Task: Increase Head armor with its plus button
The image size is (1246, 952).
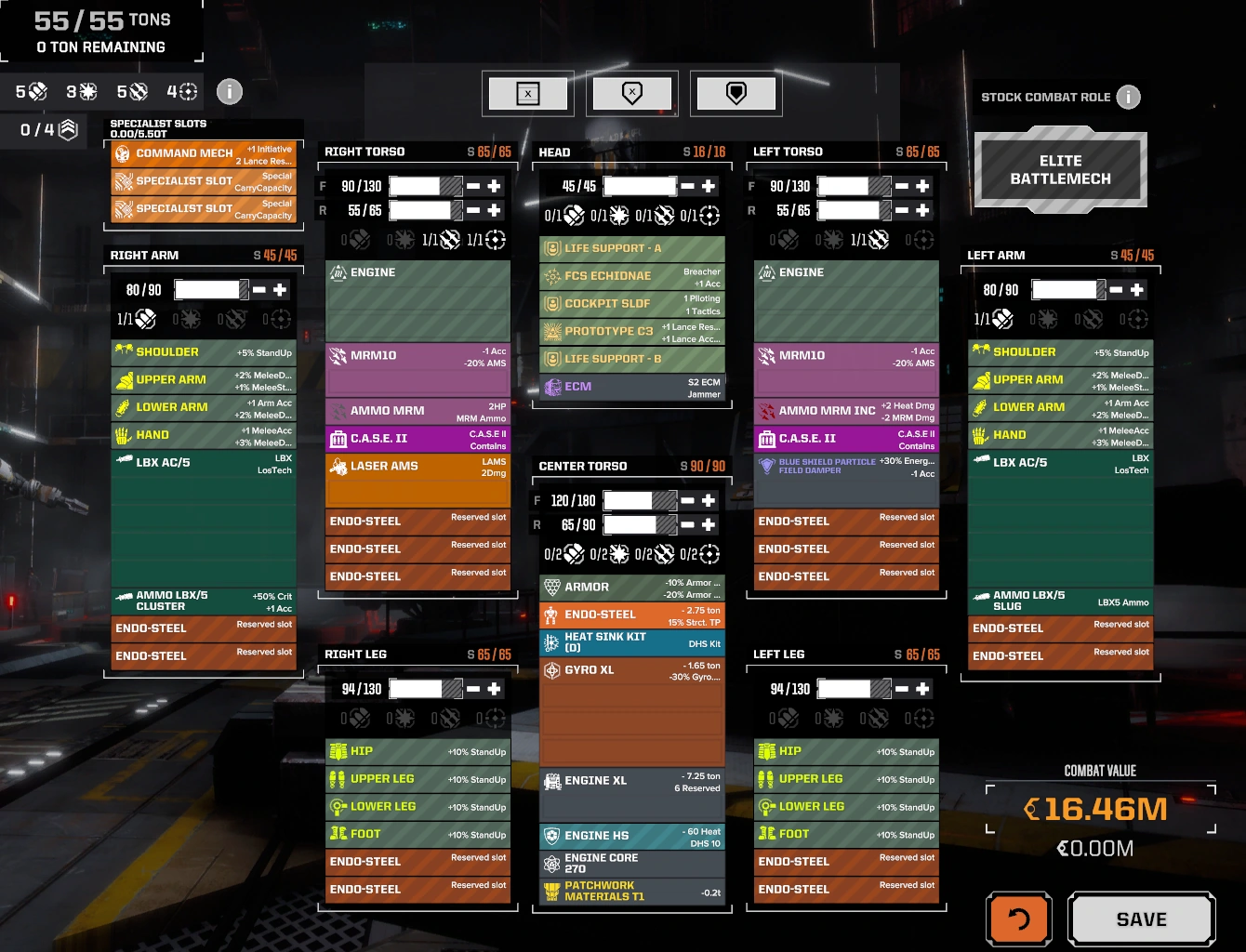Action: (x=709, y=186)
